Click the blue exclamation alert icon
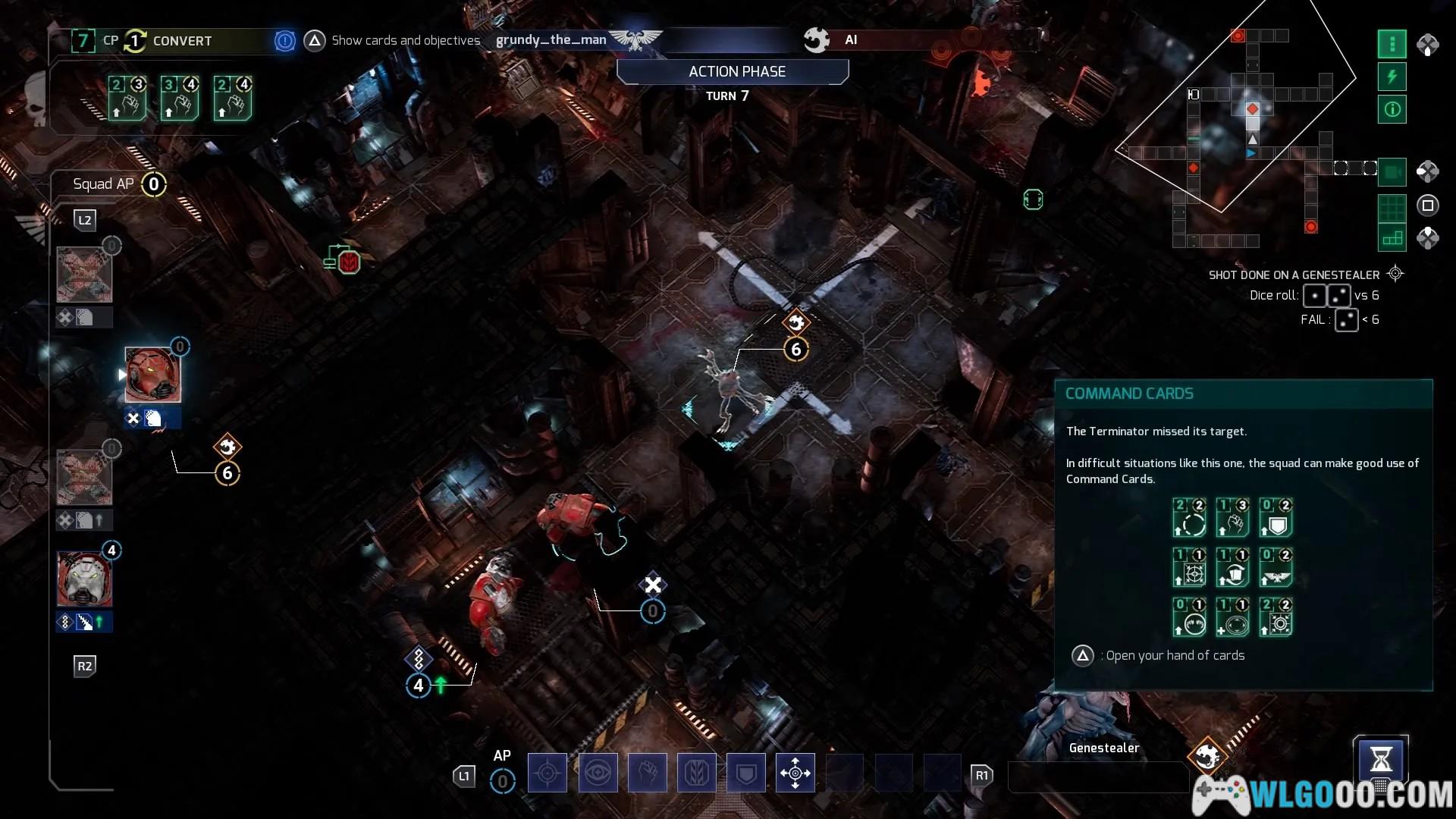 click(284, 41)
